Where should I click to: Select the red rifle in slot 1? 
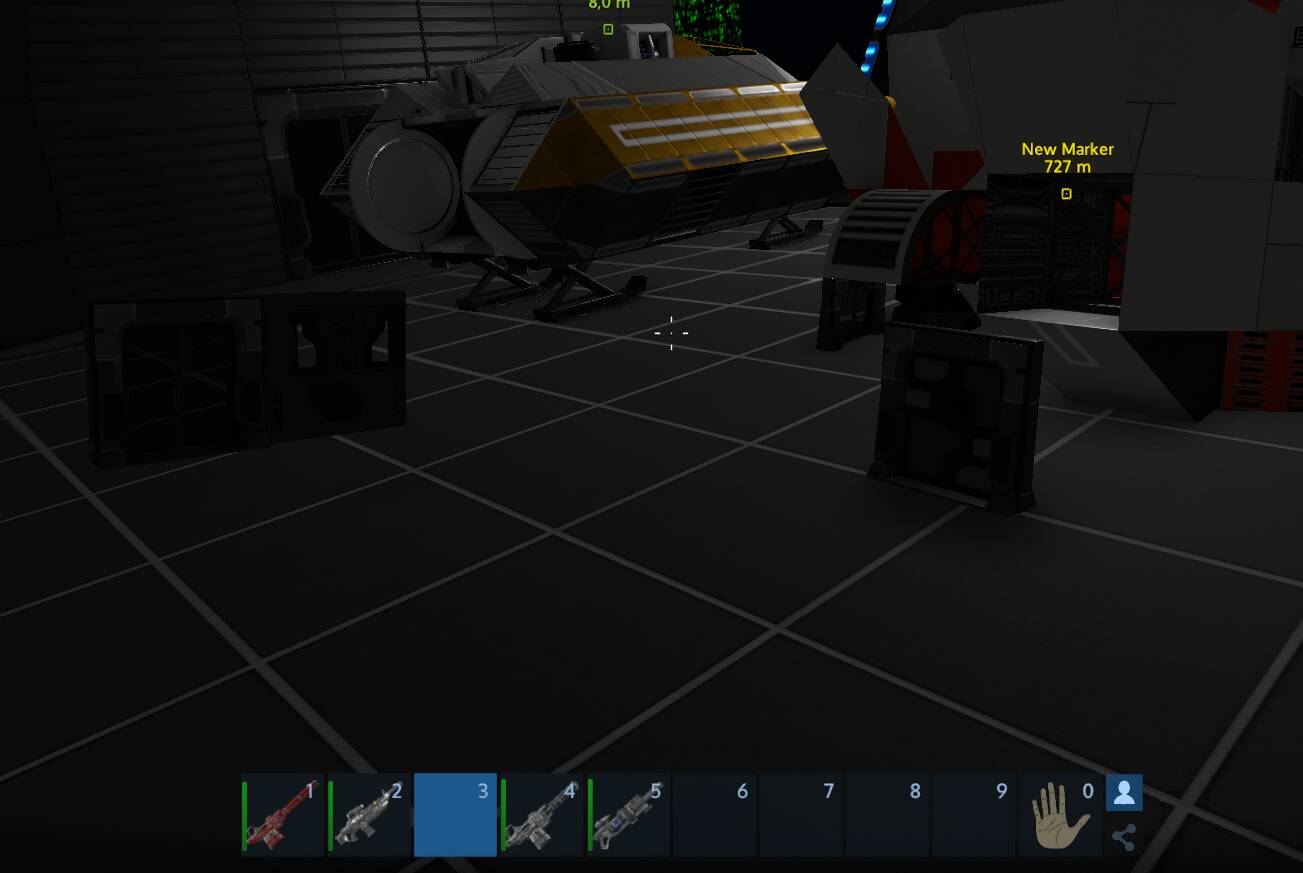283,815
